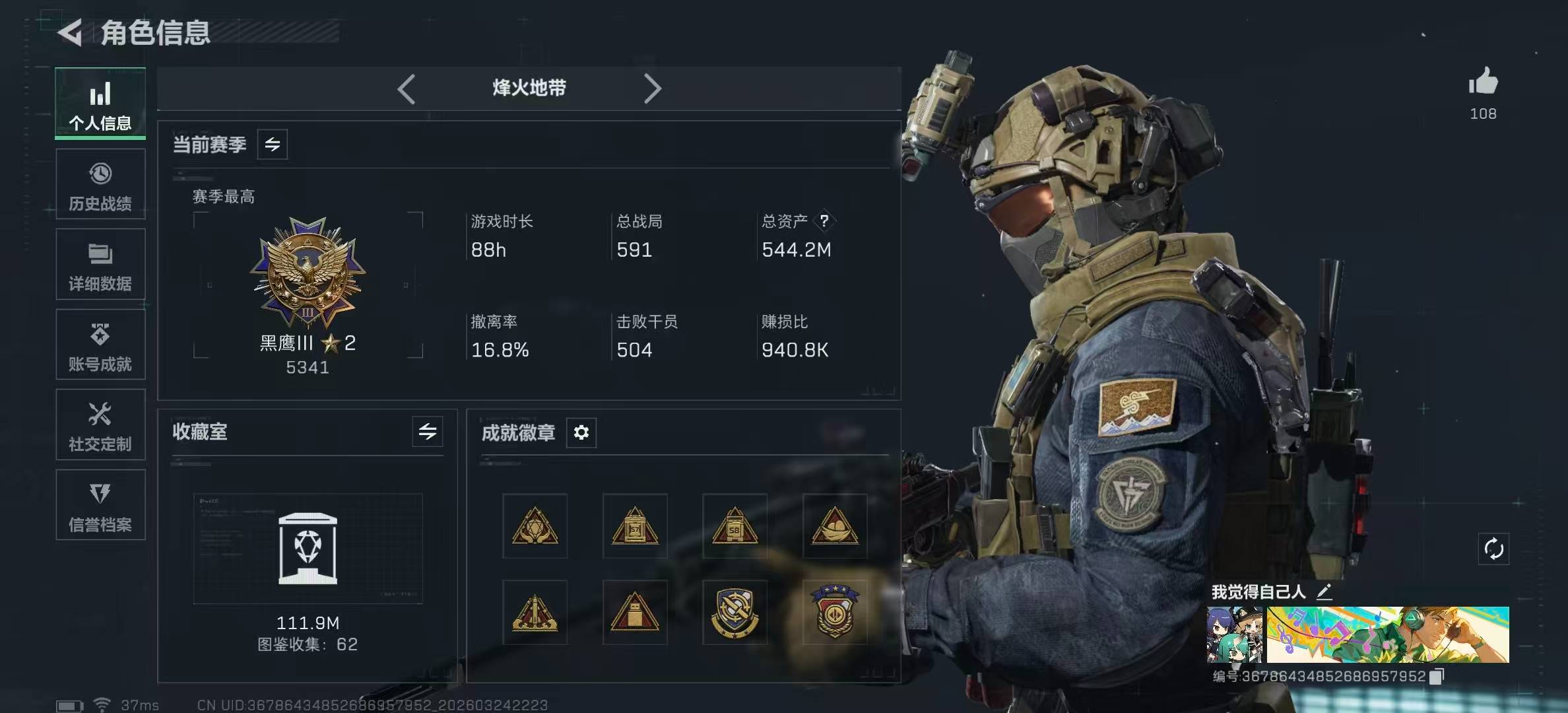This screenshot has height=713, width=1568.
Task: Click the 总资产 question mark help icon
Action: [x=824, y=221]
